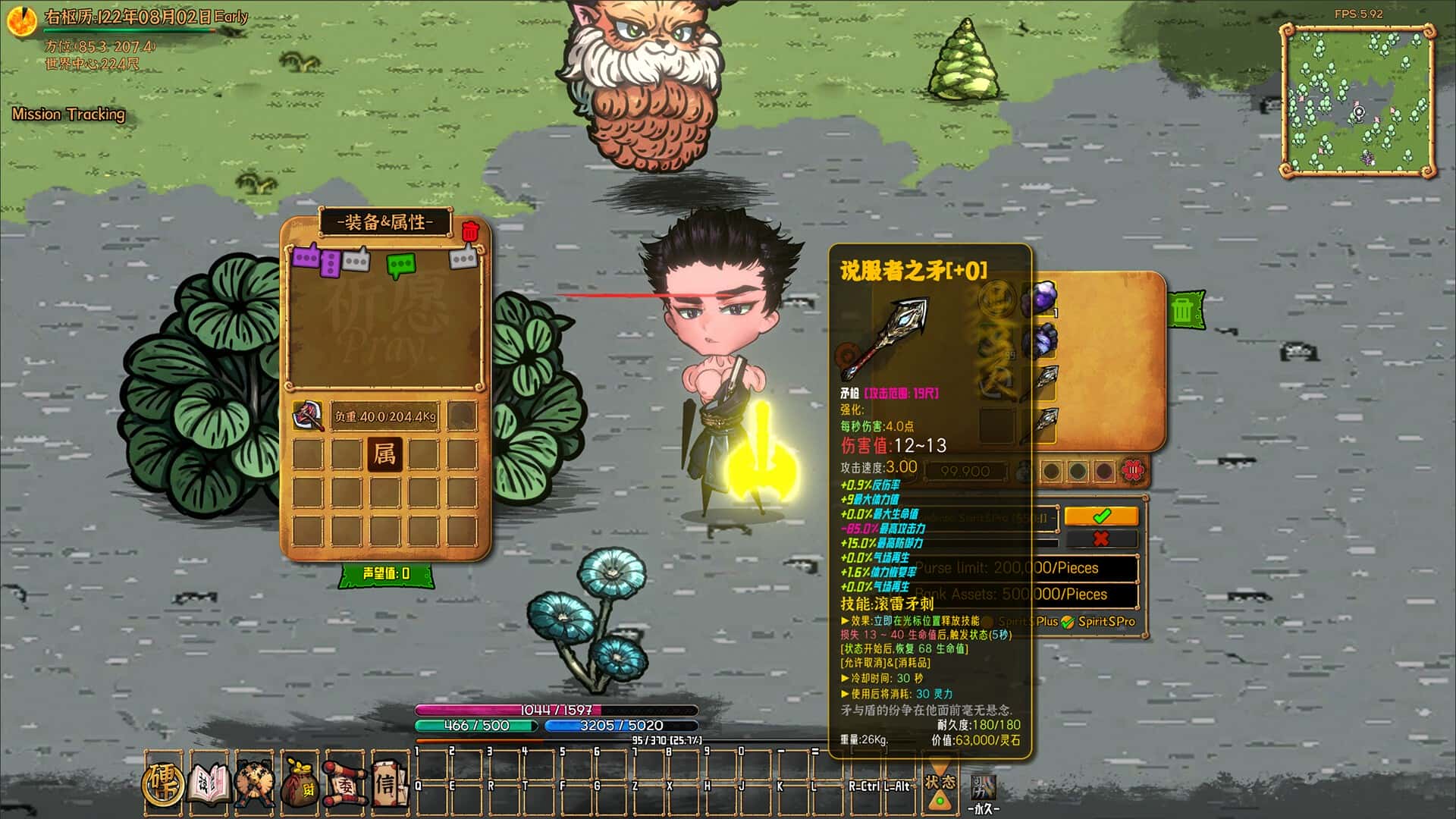1456x819 pixels.
Task: Click the 永久 icon on the hotbar
Action: 984,791
